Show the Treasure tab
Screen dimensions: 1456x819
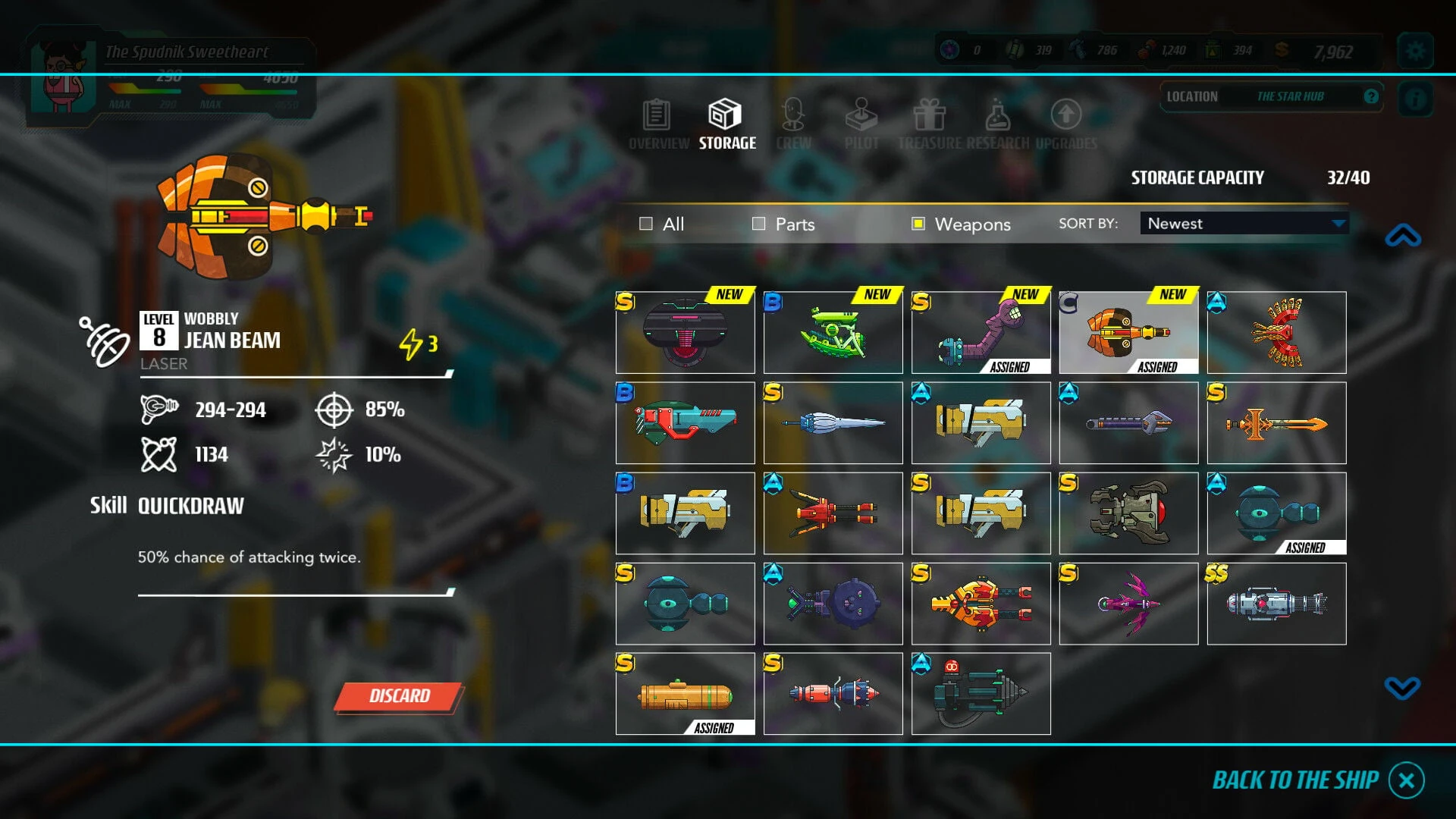coord(930,125)
